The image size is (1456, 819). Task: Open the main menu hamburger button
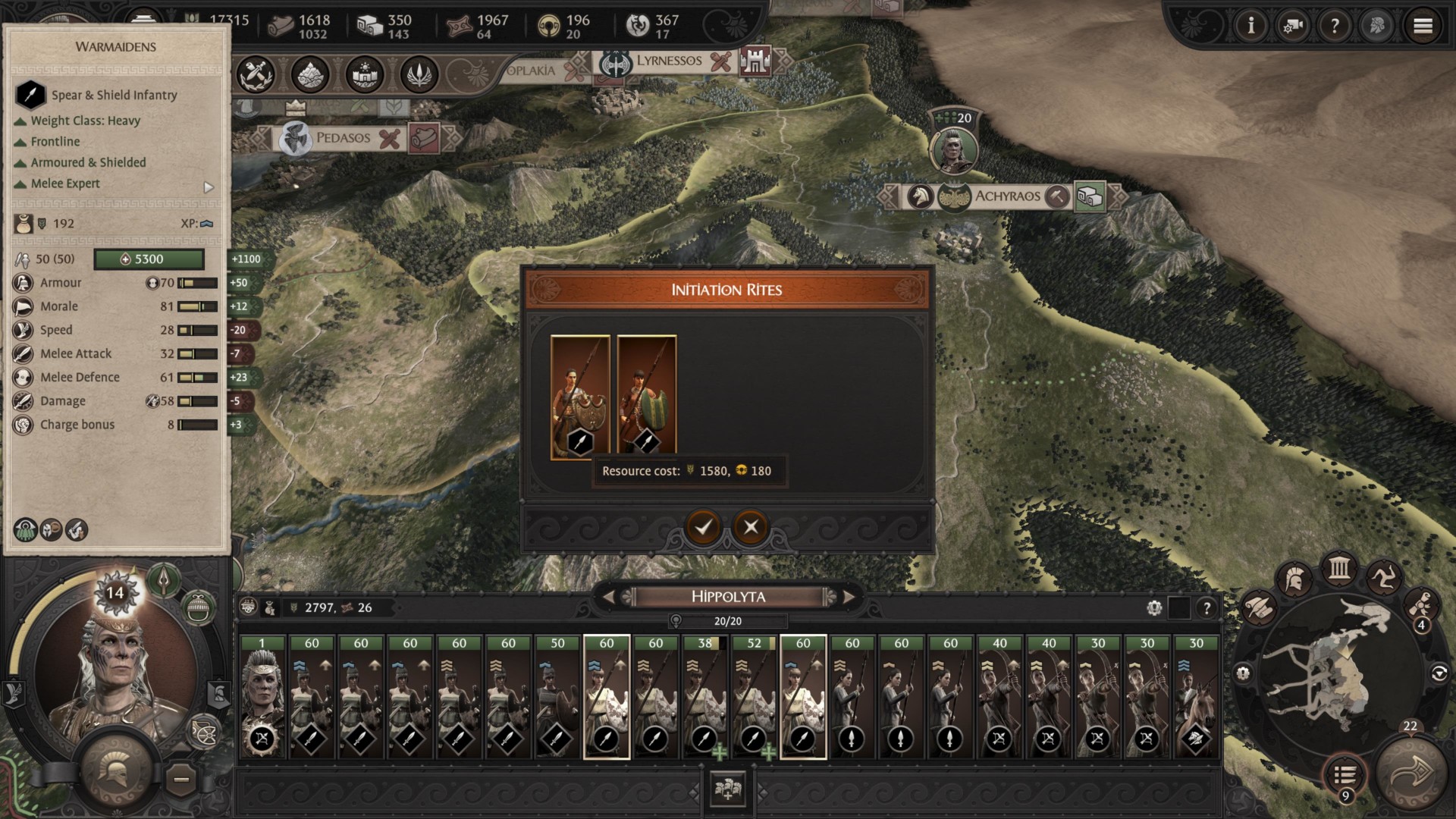(1423, 27)
